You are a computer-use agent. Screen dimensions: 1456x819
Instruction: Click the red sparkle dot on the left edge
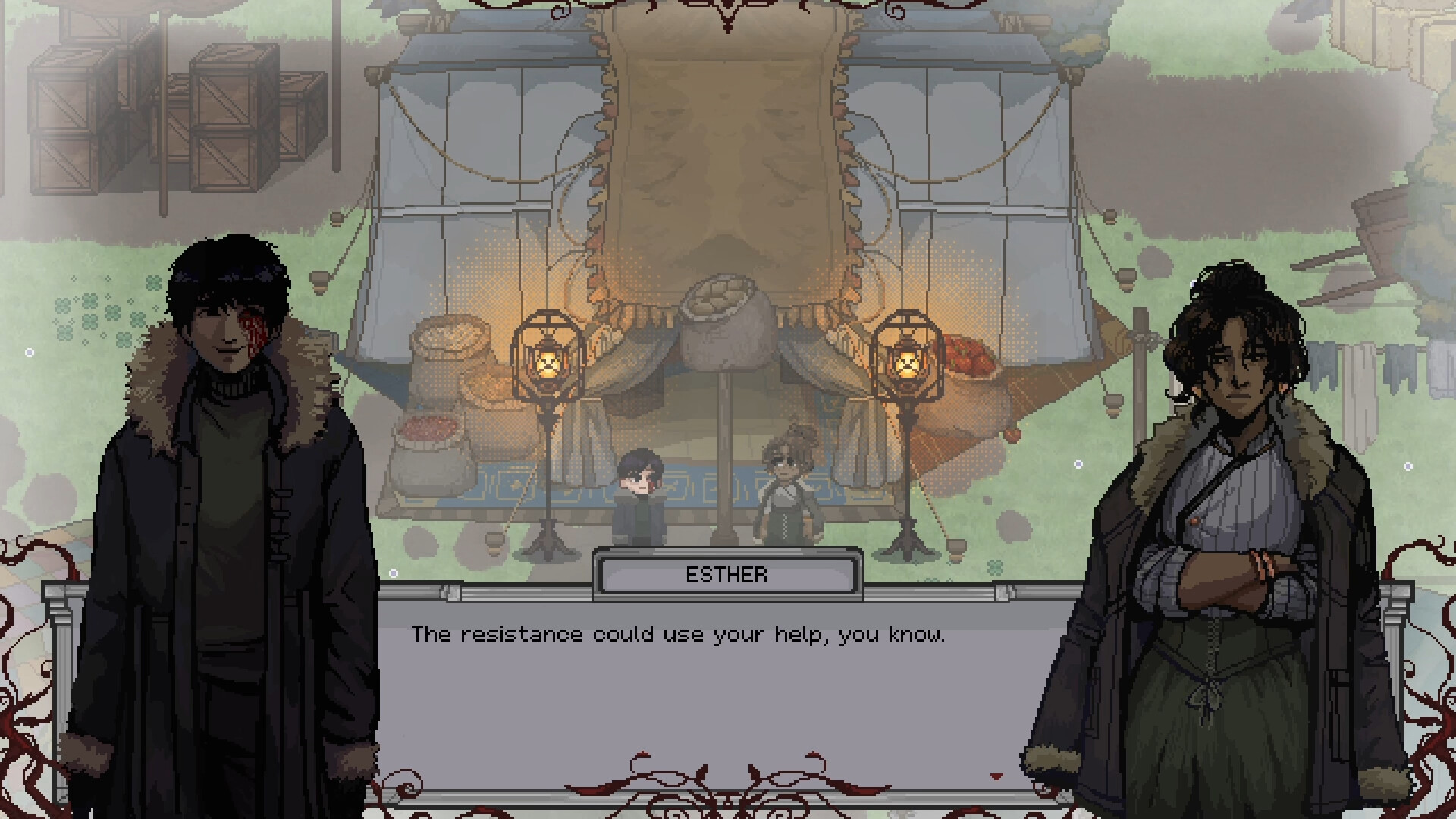click(x=30, y=351)
